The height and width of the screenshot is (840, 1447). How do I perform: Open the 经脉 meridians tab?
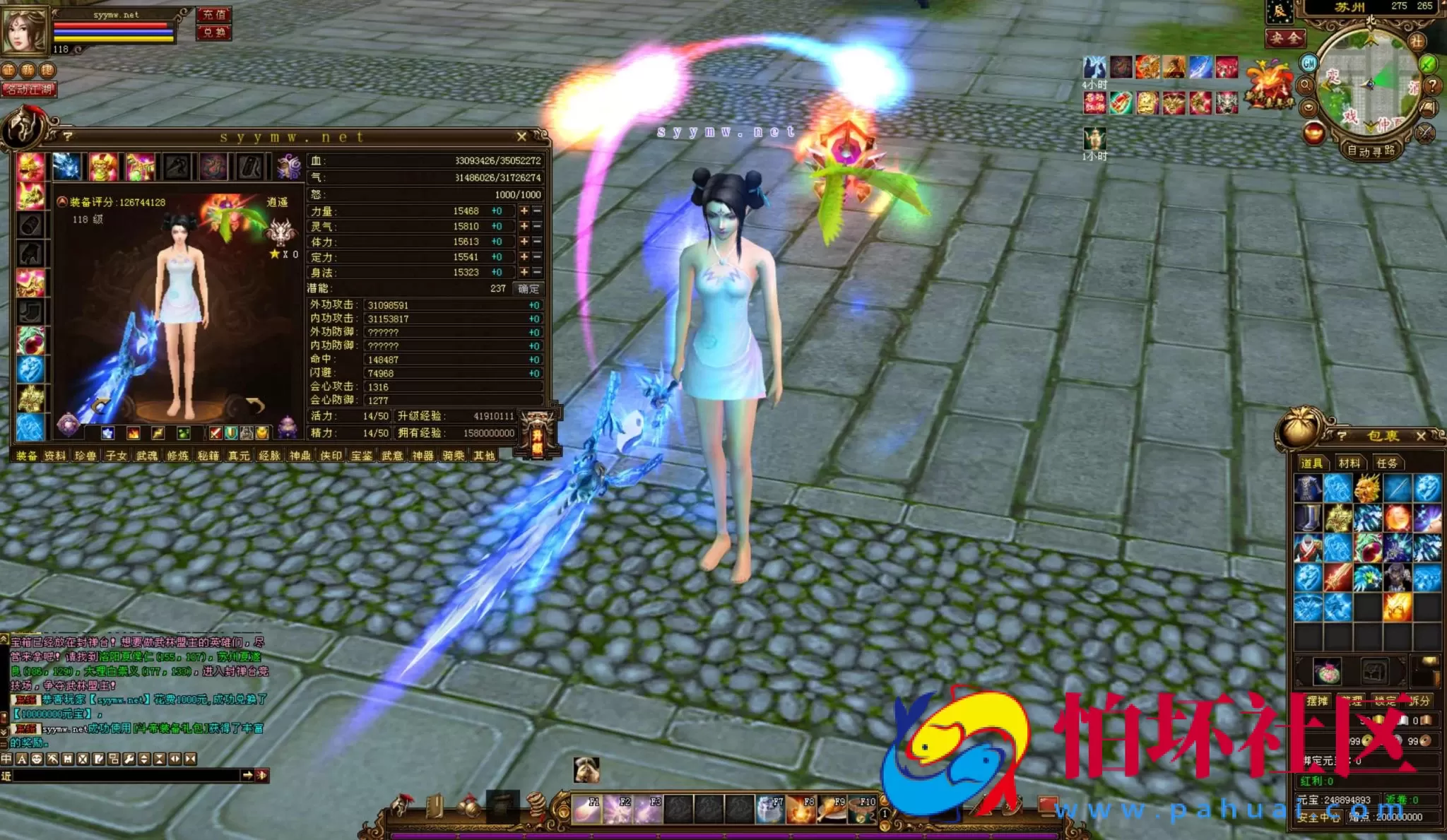click(x=269, y=456)
